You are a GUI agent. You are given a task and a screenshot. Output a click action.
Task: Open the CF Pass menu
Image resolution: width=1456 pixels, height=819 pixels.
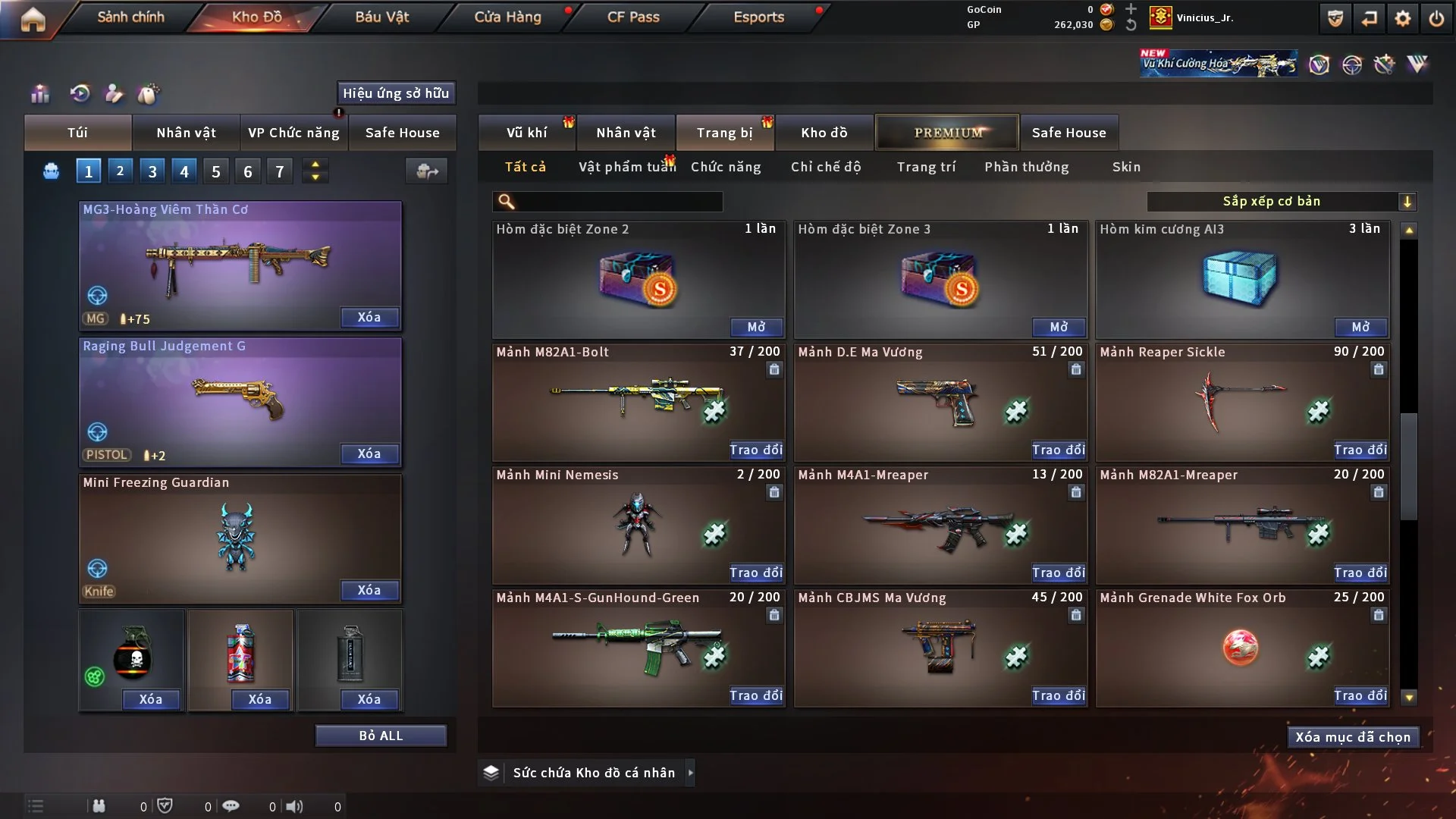pos(633,17)
